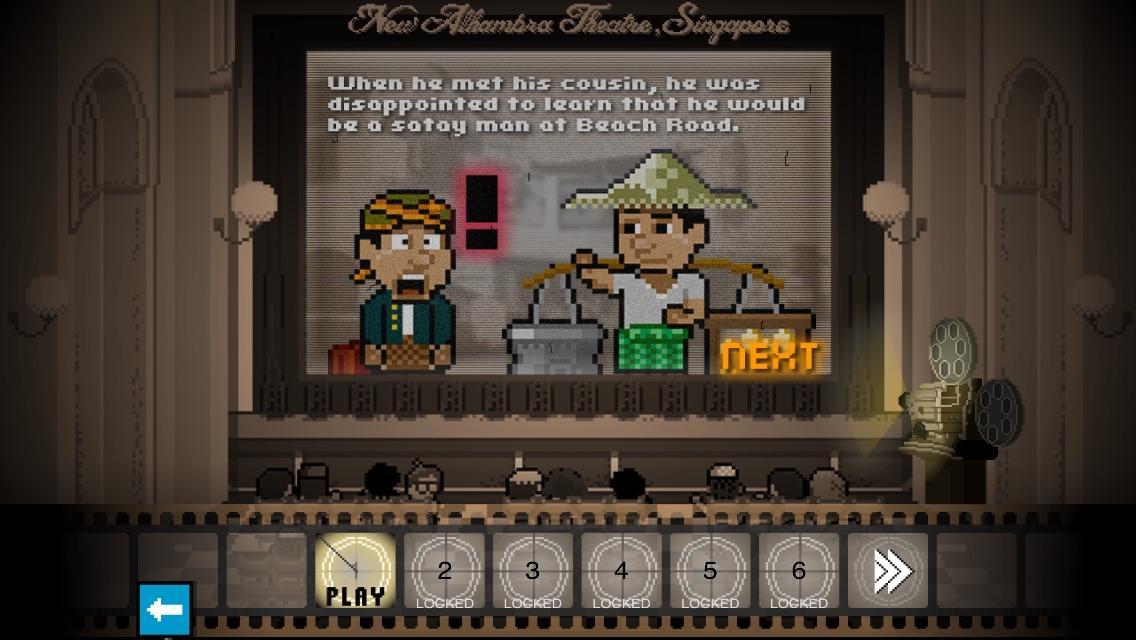Viewport: 1136px width, 640px height.
Task: Advance filmstrip with the double-arrow button
Action: pos(888,572)
